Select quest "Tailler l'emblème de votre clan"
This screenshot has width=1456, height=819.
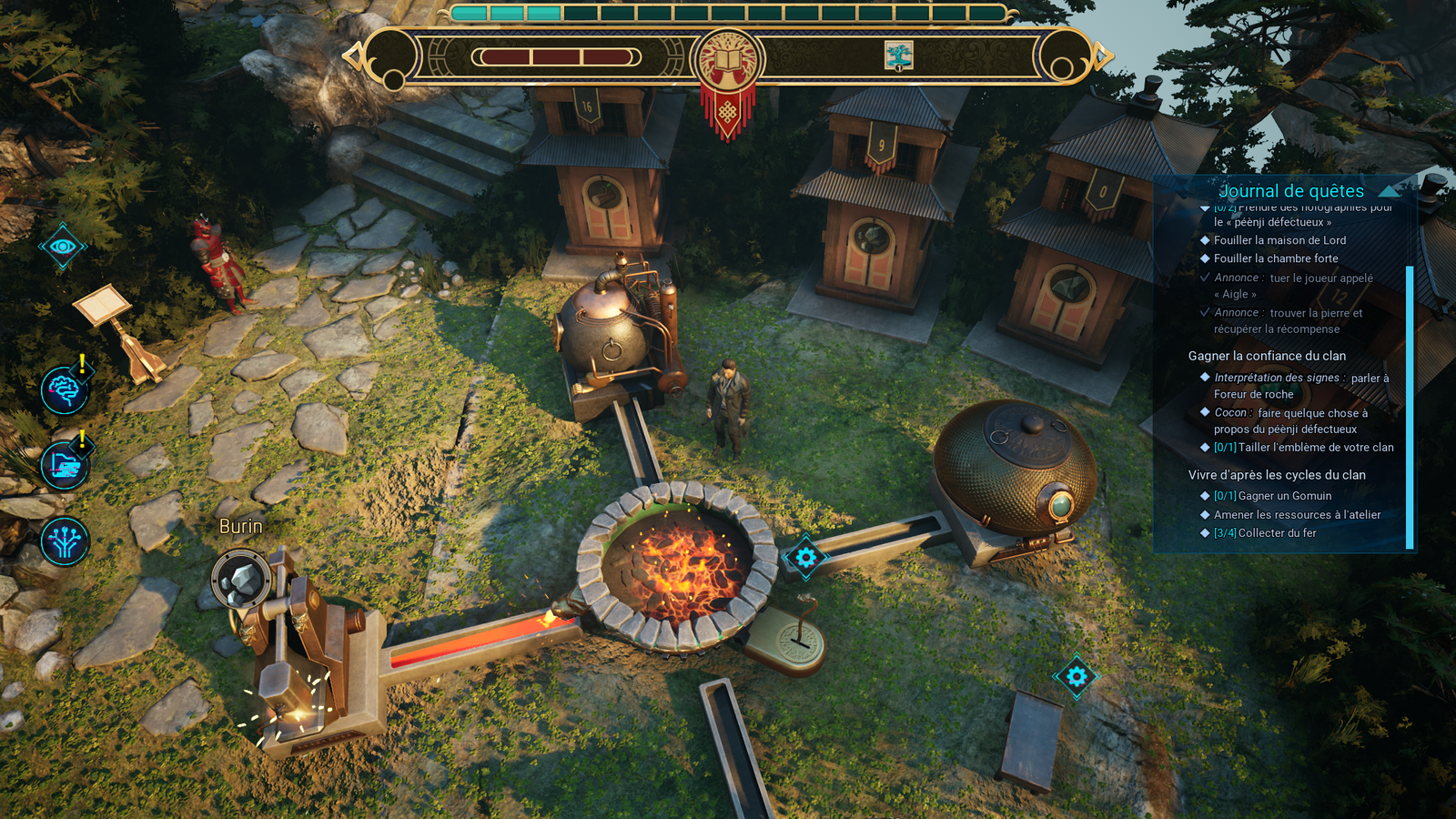[x=1315, y=448]
